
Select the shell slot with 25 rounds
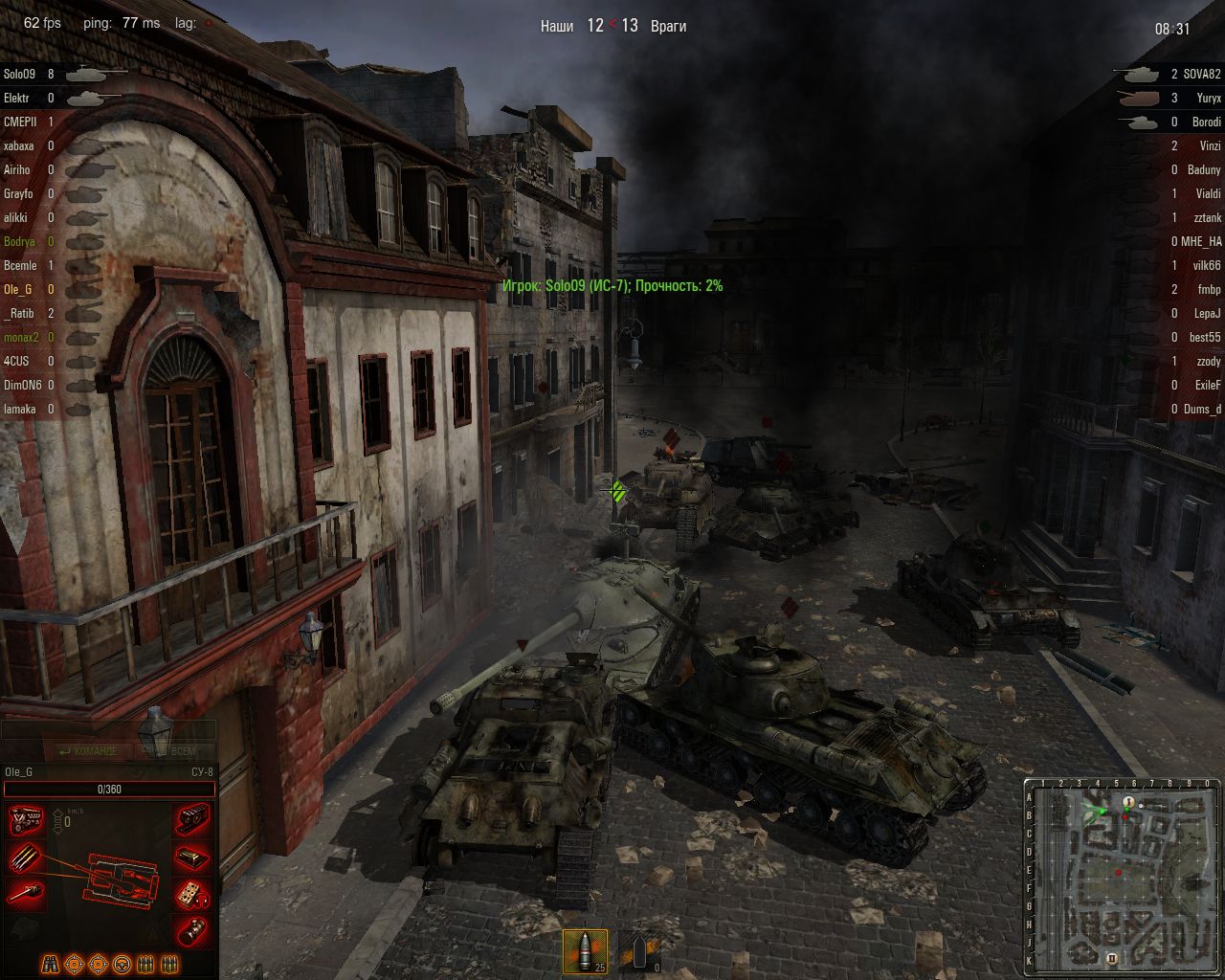(585, 950)
